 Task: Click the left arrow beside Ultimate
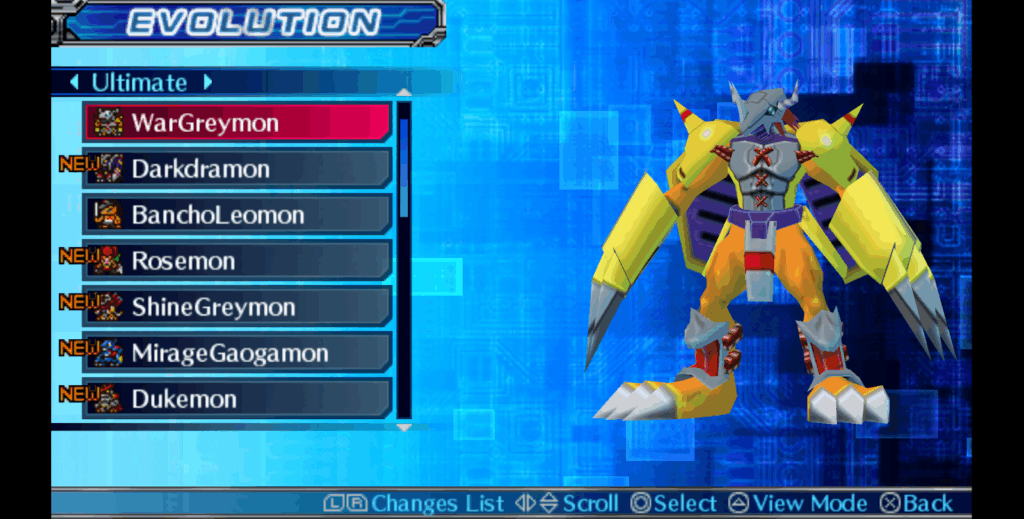pos(74,82)
